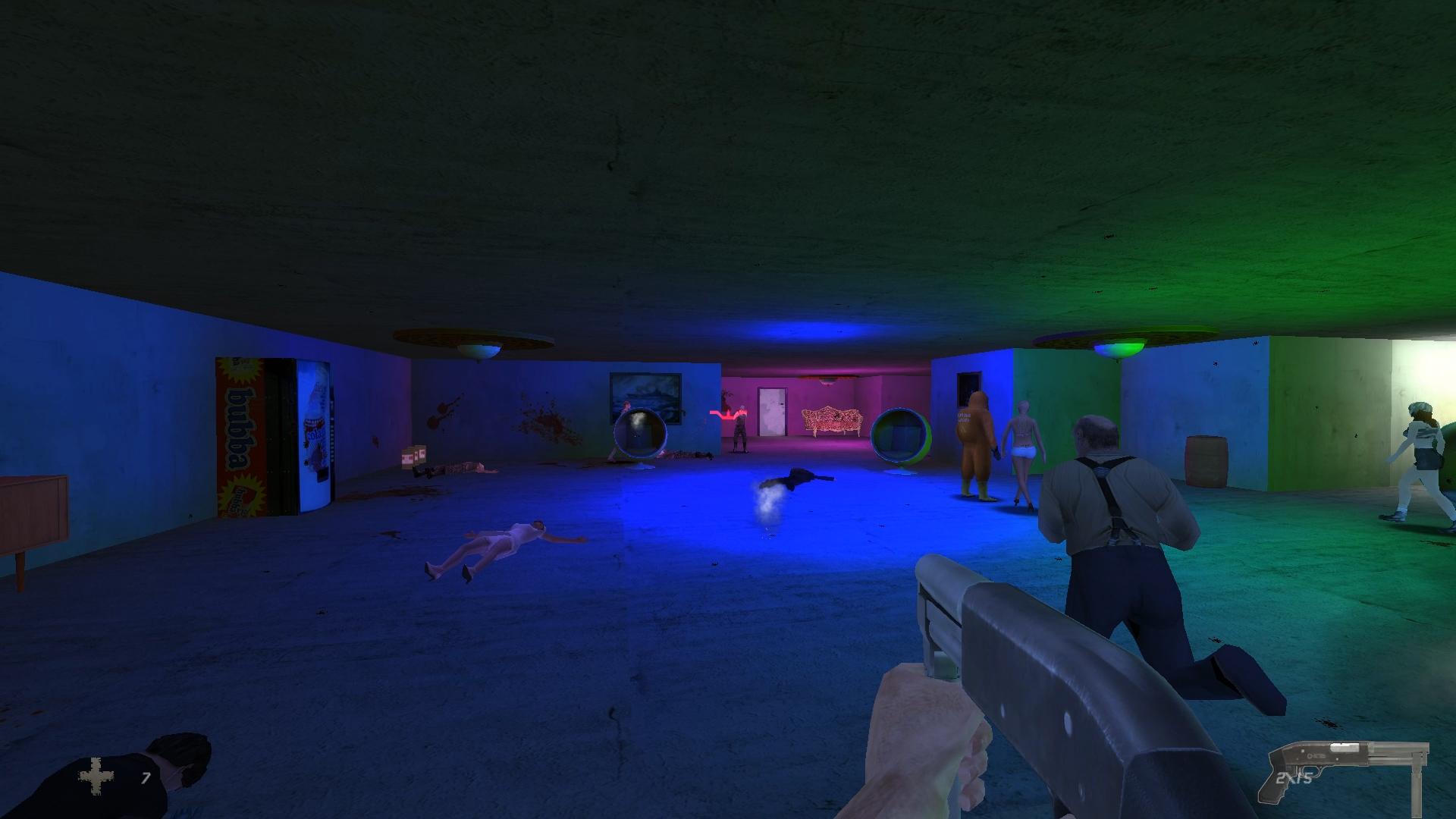The image size is (1456, 819).
Task: Click the green ball chair near the mascot
Action: tap(902, 432)
